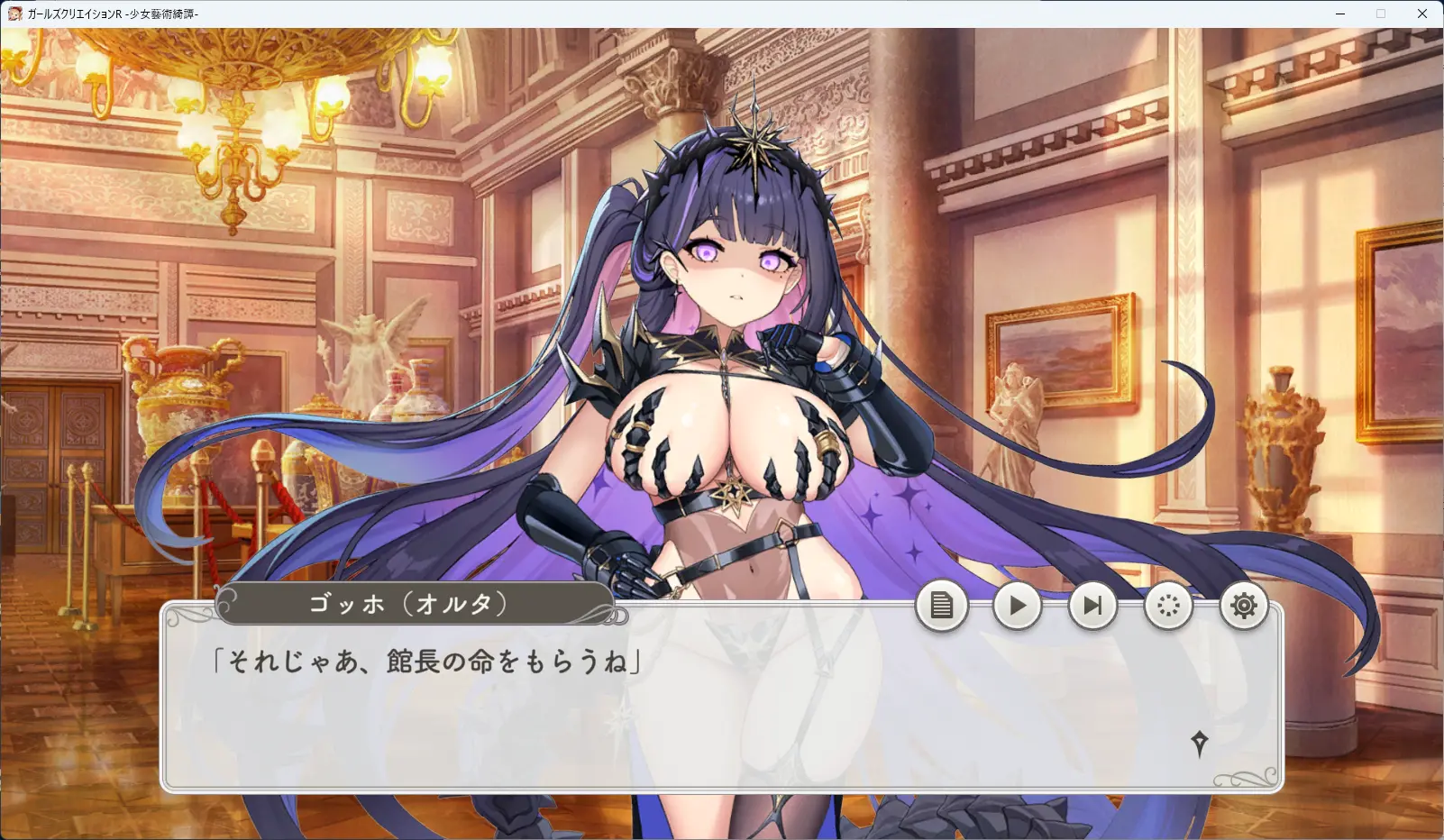Click the dotted circle hide-window button
This screenshot has width=1444, height=840.
point(1168,606)
